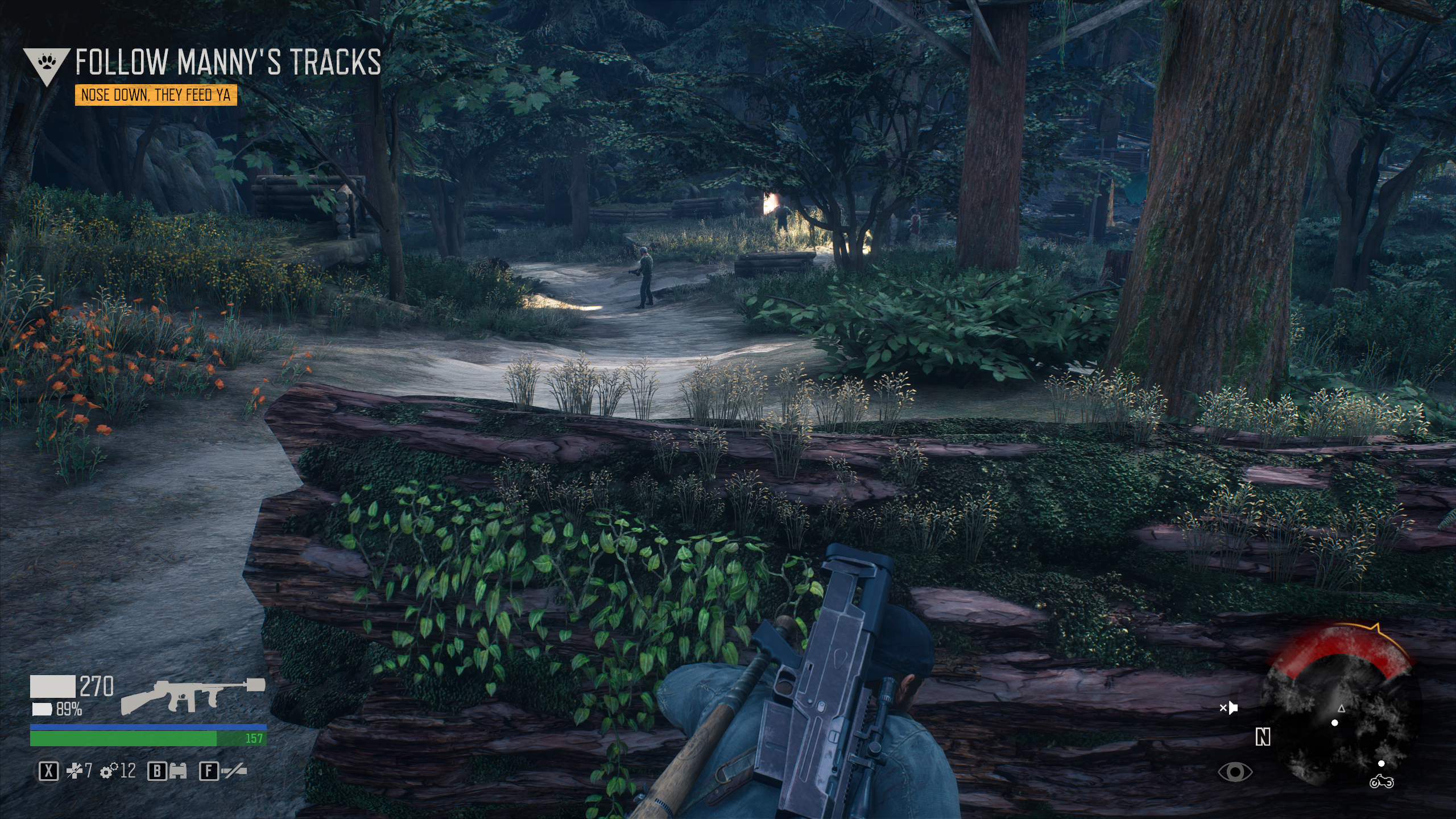
Task: Select the gears scrap icon
Action: [x=109, y=771]
